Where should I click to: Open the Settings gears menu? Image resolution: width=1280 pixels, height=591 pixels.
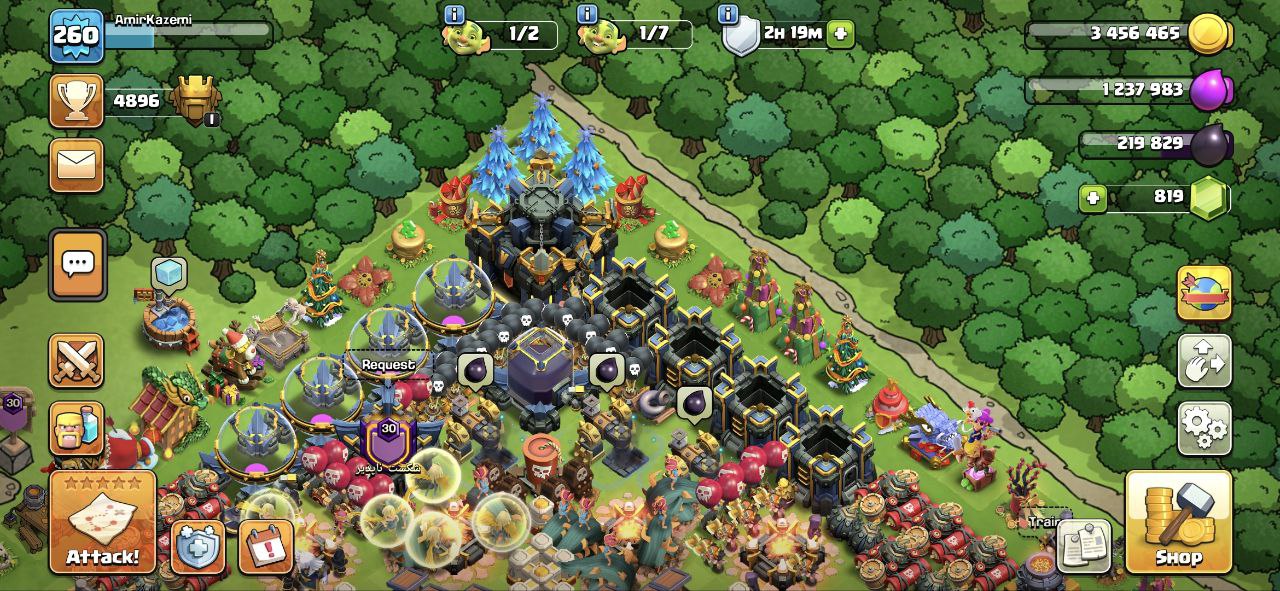(x=1204, y=427)
